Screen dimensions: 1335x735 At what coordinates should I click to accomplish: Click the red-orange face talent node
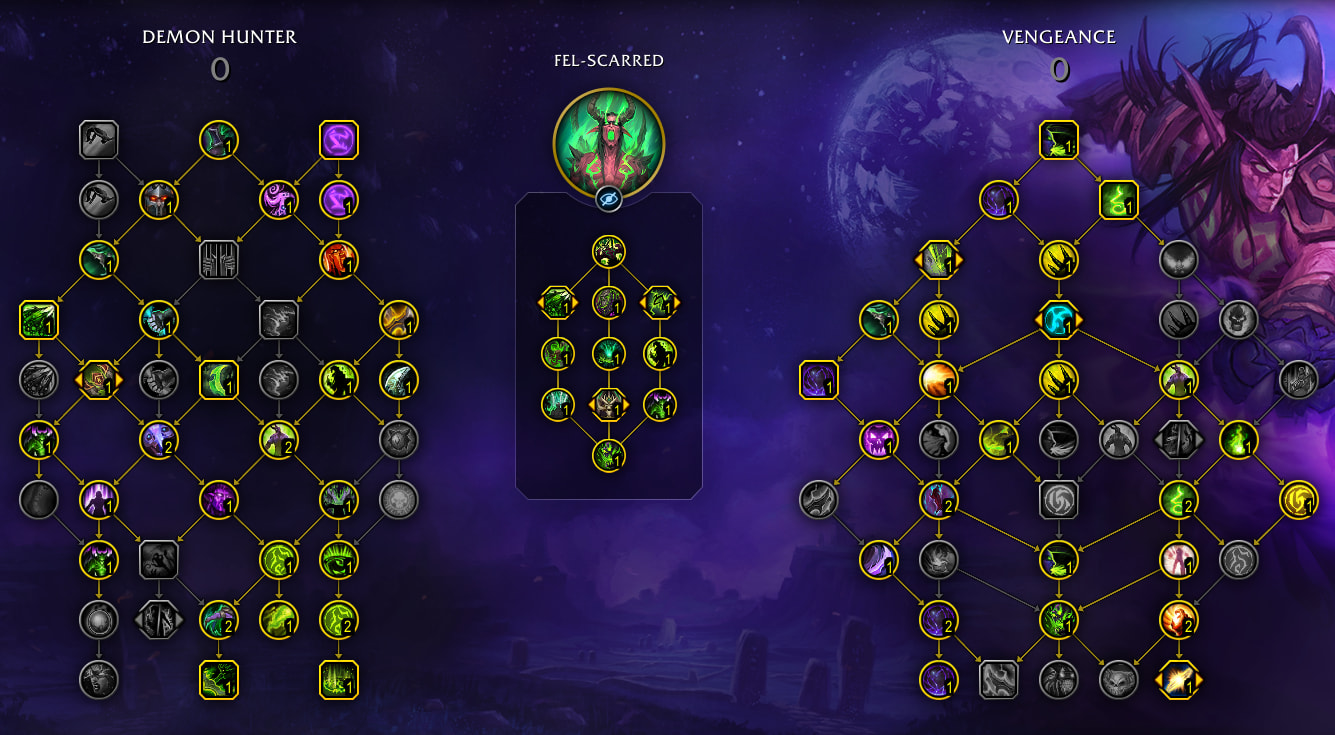[x=338, y=260]
